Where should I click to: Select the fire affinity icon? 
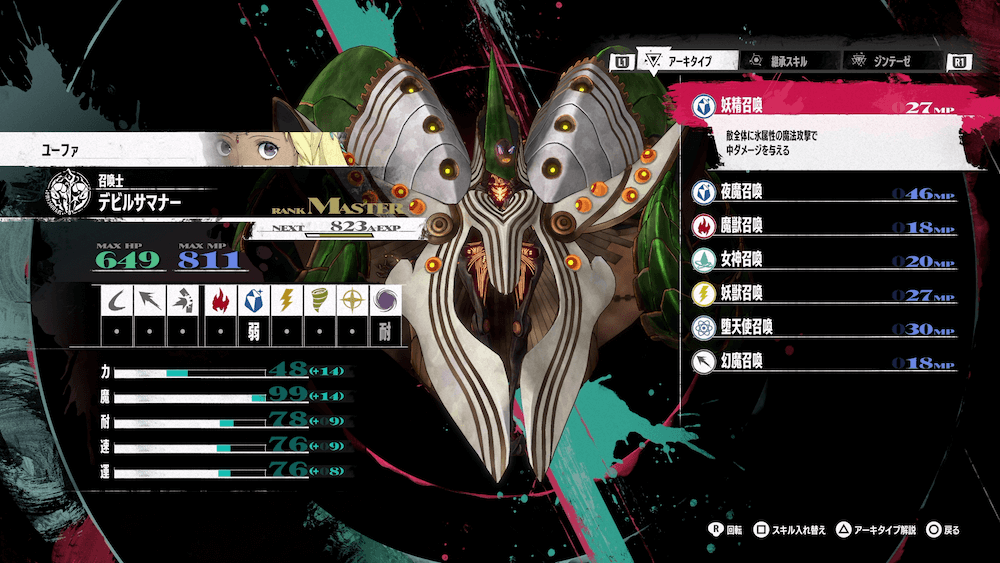[220, 298]
